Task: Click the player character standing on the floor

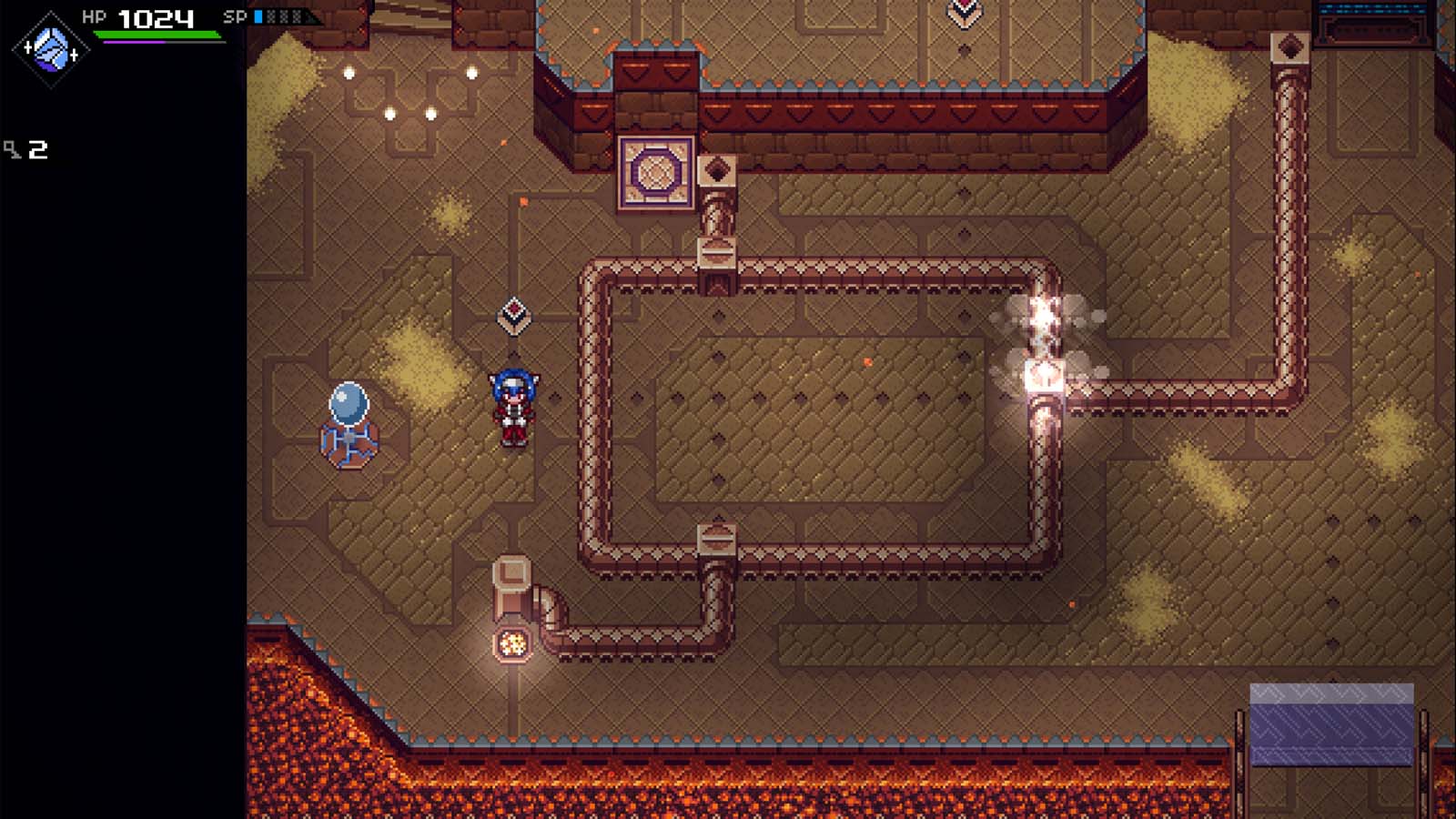Action: pos(514,408)
